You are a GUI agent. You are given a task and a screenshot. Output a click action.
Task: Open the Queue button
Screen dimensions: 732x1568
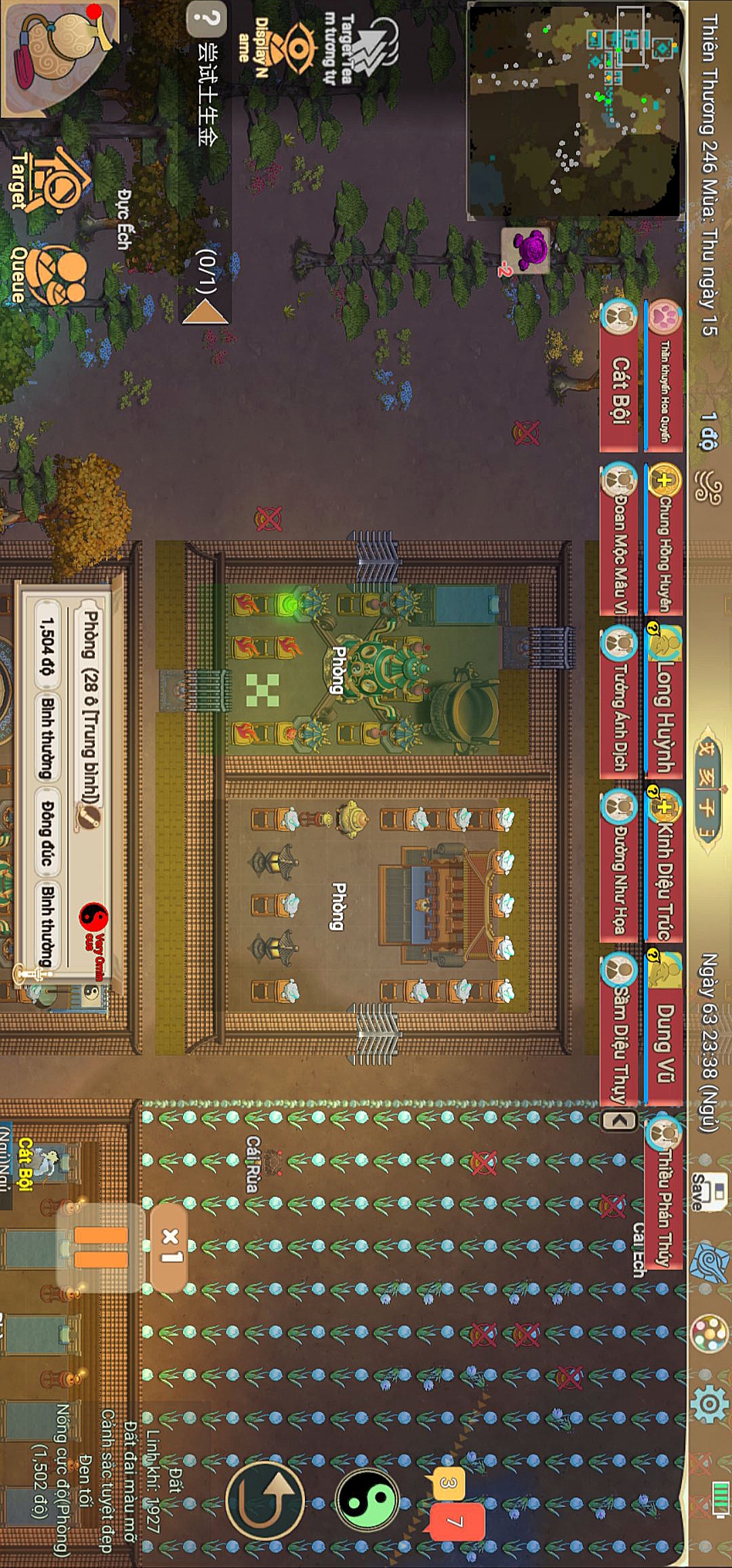coord(54,274)
